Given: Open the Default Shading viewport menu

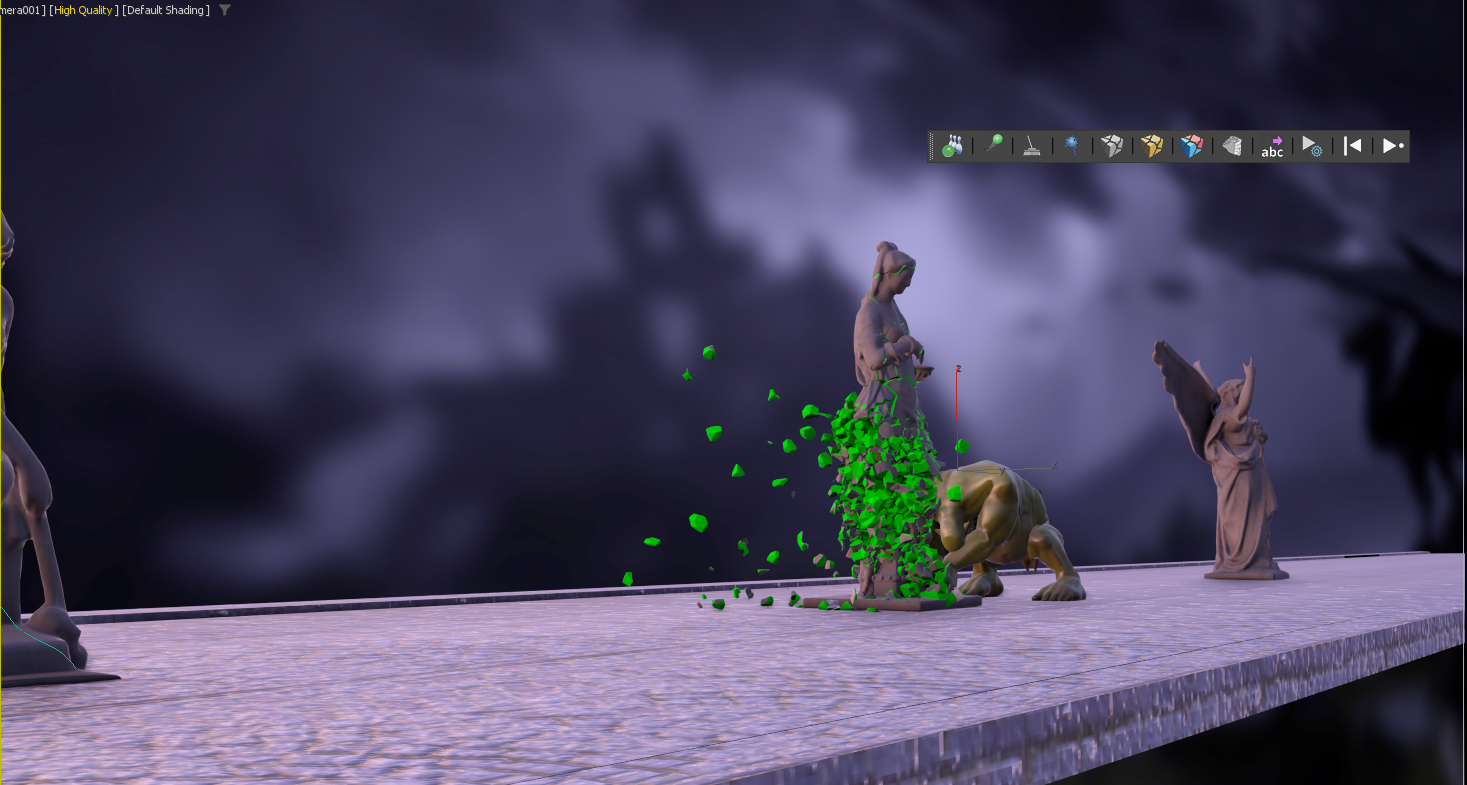Looking at the screenshot, I should click(x=166, y=10).
